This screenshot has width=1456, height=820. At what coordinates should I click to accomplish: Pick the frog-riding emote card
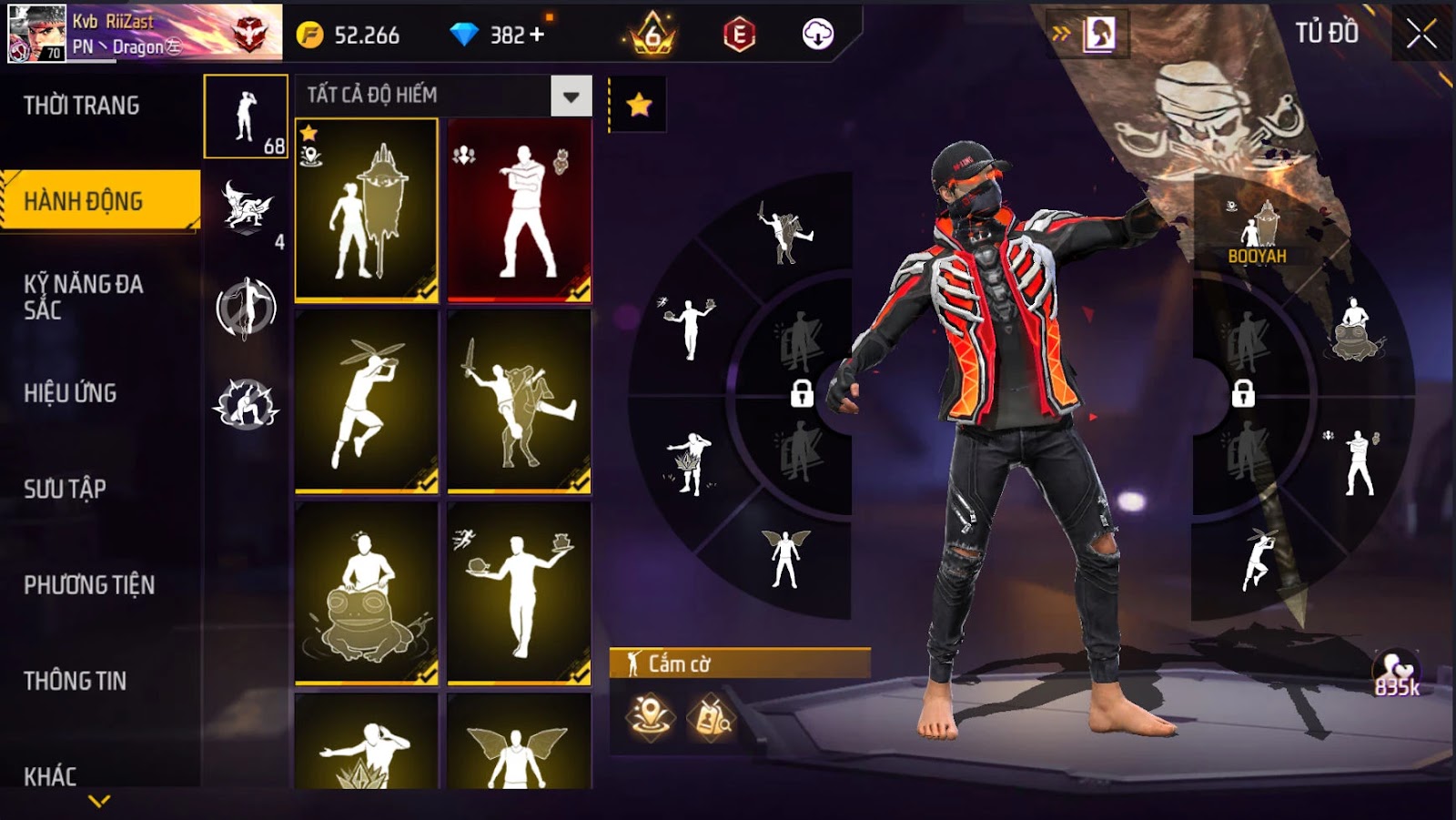point(366,592)
